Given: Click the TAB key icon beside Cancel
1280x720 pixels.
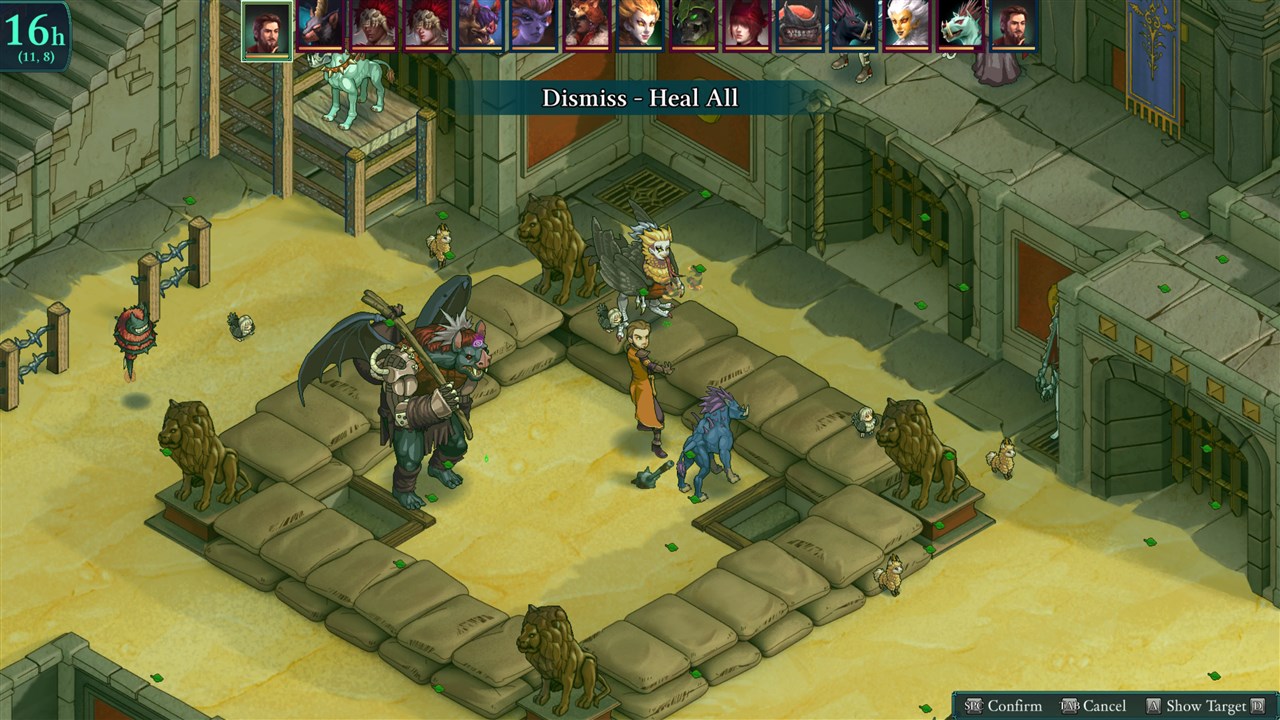Looking at the screenshot, I should click(x=1070, y=705).
